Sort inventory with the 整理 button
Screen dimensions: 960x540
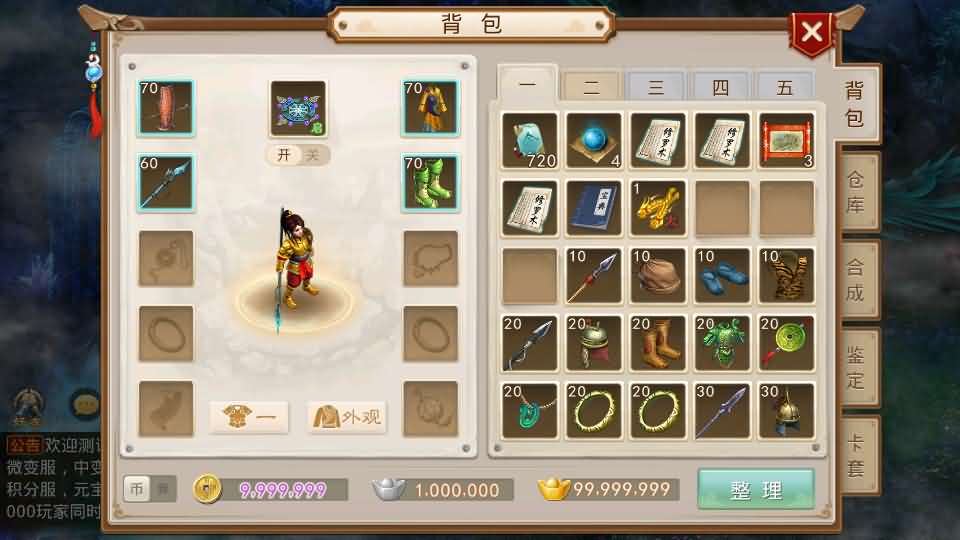tap(756, 490)
